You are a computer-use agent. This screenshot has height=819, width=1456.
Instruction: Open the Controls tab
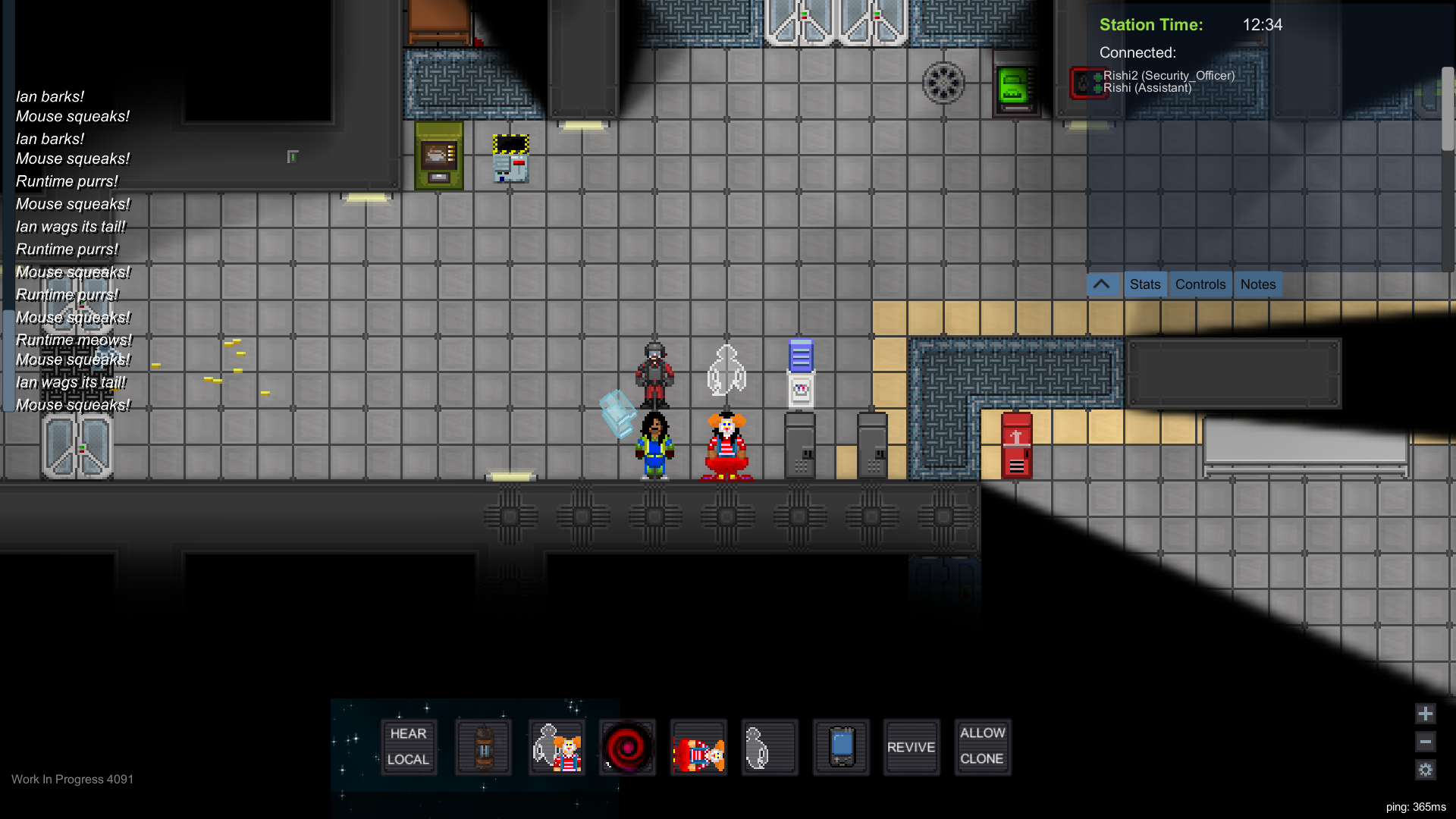point(1200,284)
